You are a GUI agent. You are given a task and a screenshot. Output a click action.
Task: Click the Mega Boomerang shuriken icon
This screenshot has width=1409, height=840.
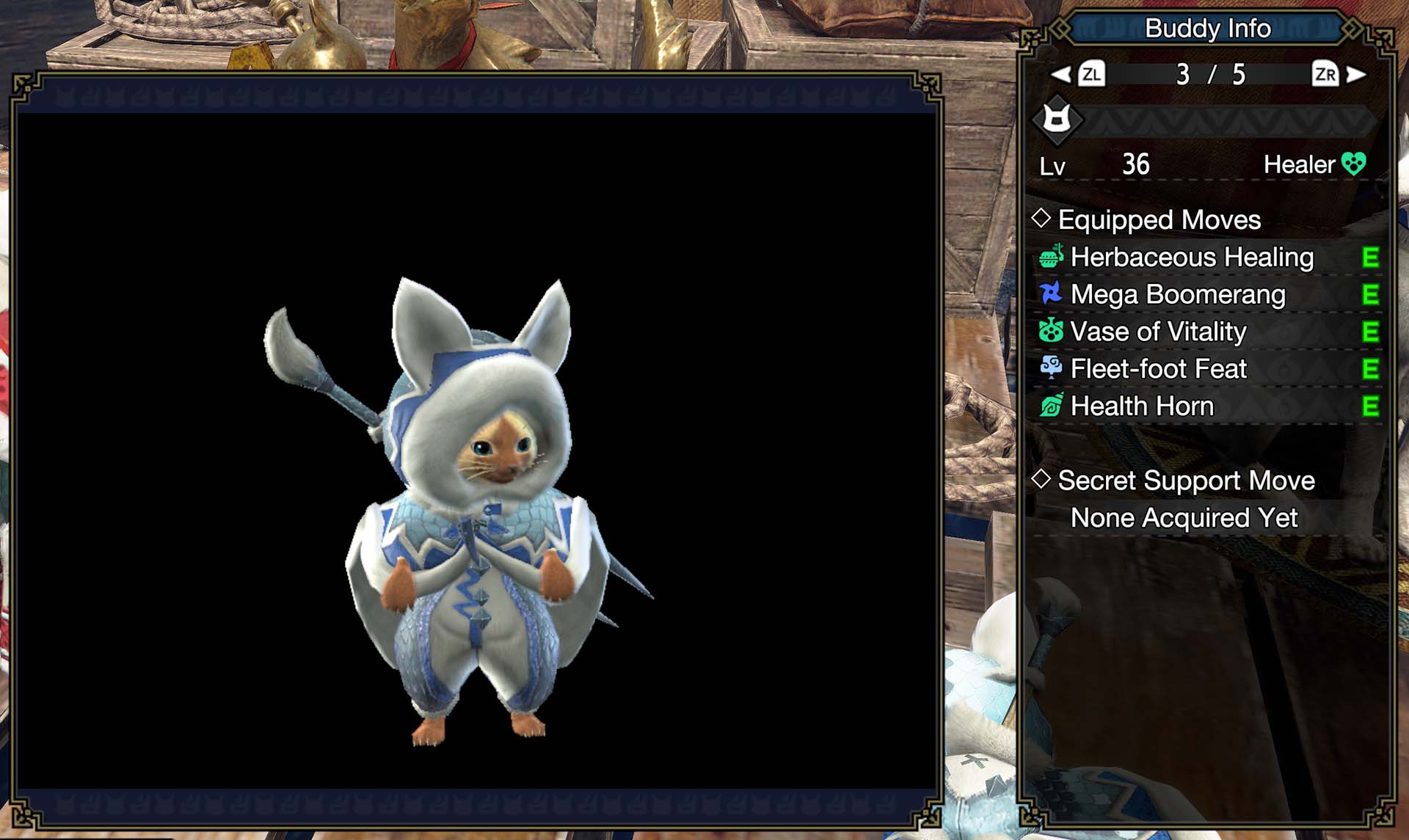coord(1052,294)
